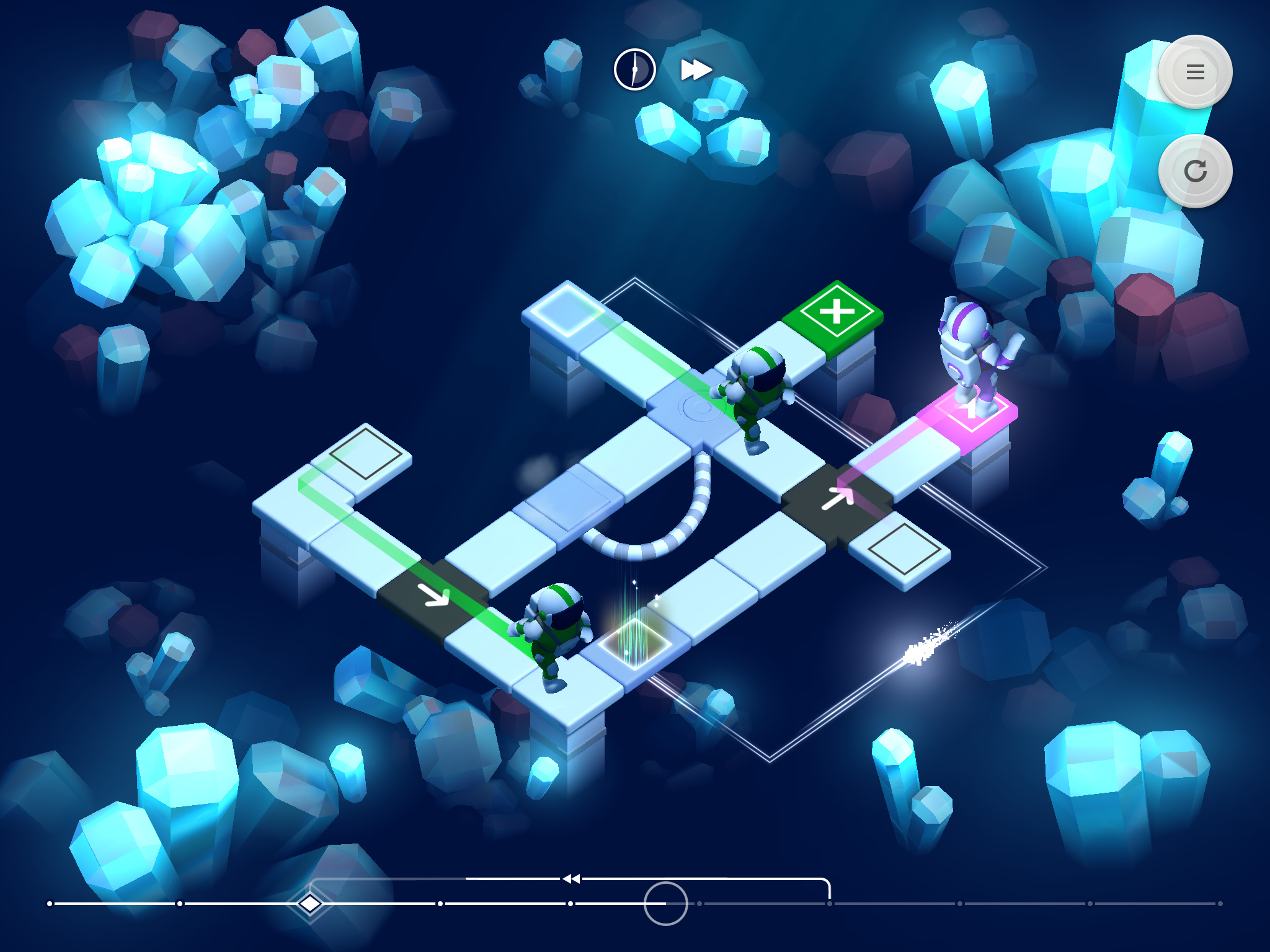Select the dark tile with the upward arrow
This screenshot has height=952, width=1270.
click(837, 500)
